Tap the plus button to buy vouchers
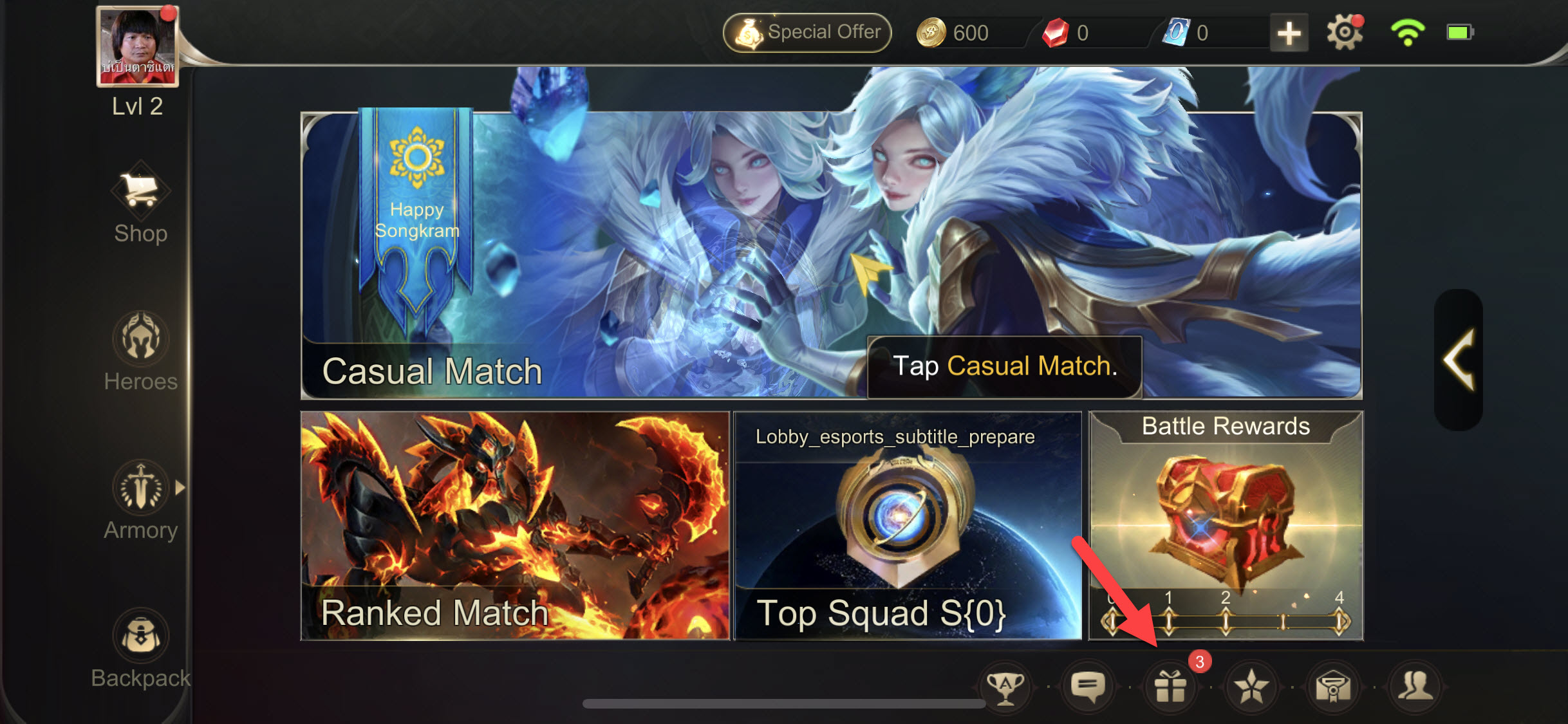Image resolution: width=1568 pixels, height=724 pixels. [1288, 31]
